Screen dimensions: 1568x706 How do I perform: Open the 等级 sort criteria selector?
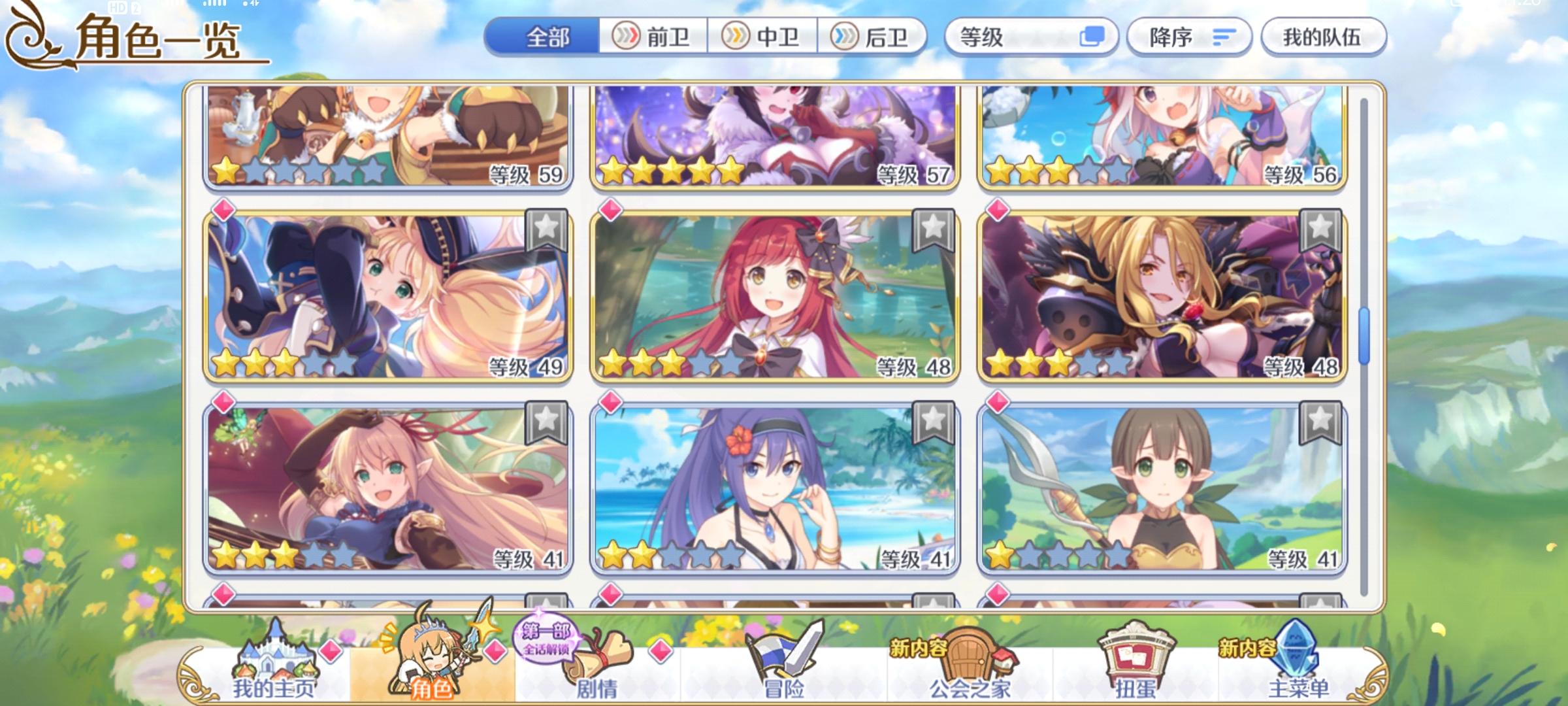(1019, 37)
